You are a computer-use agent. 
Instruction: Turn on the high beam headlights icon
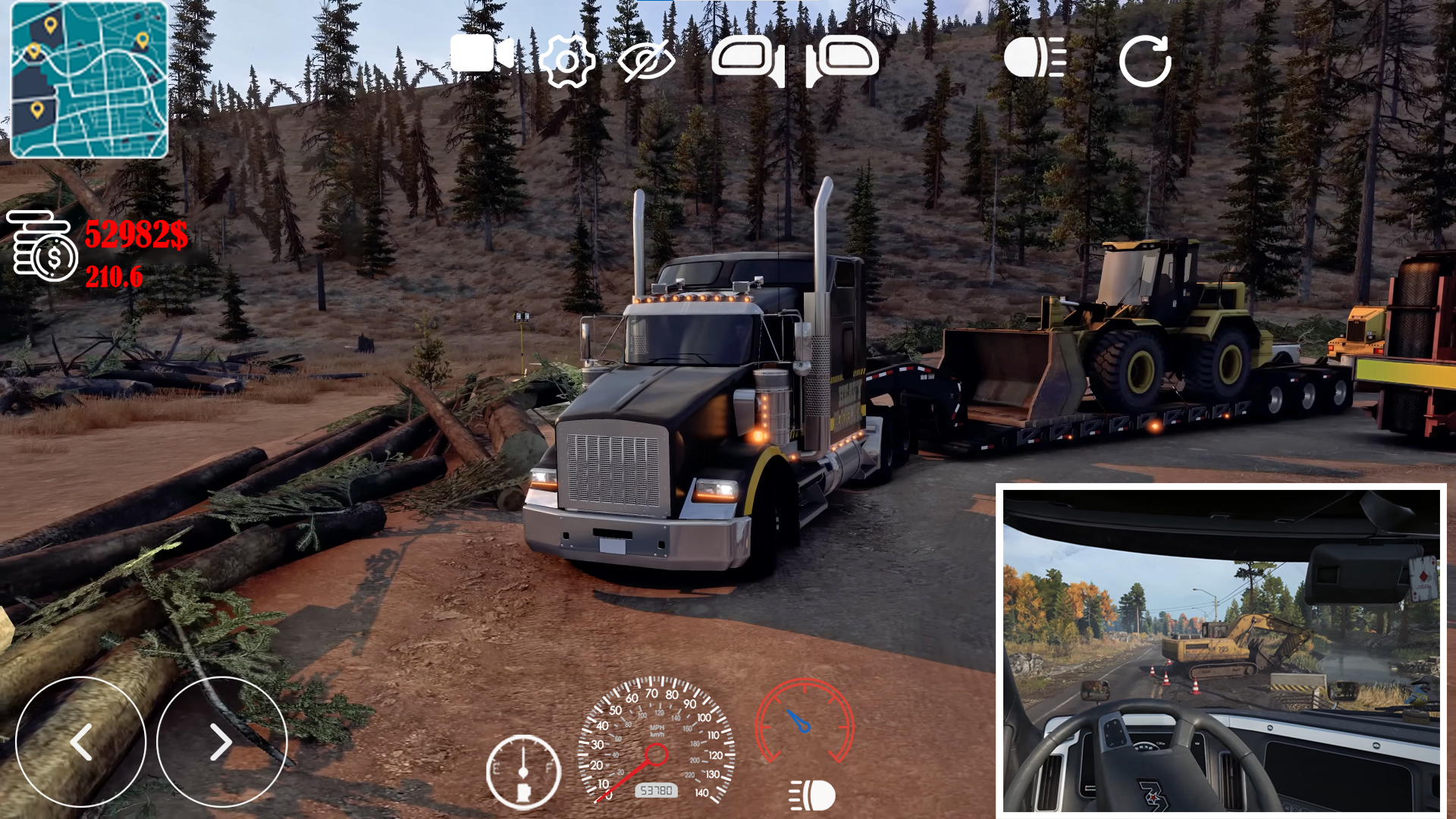click(1034, 58)
